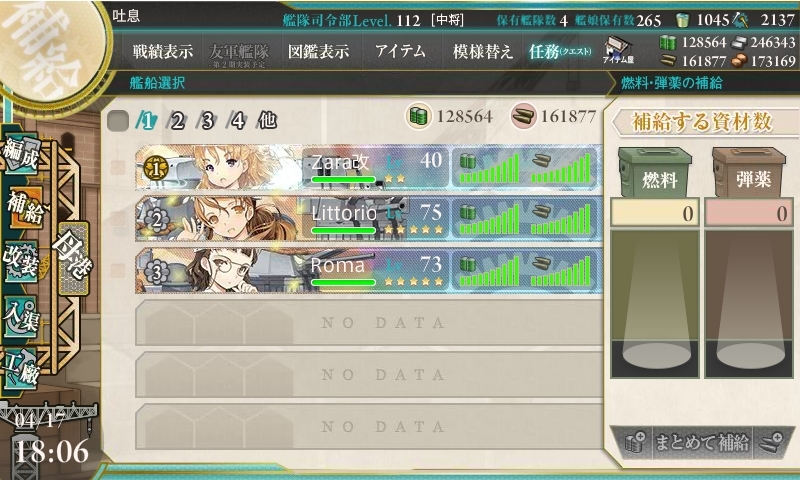
Task: Switch to fleet 3 tab
Action: click(208, 121)
